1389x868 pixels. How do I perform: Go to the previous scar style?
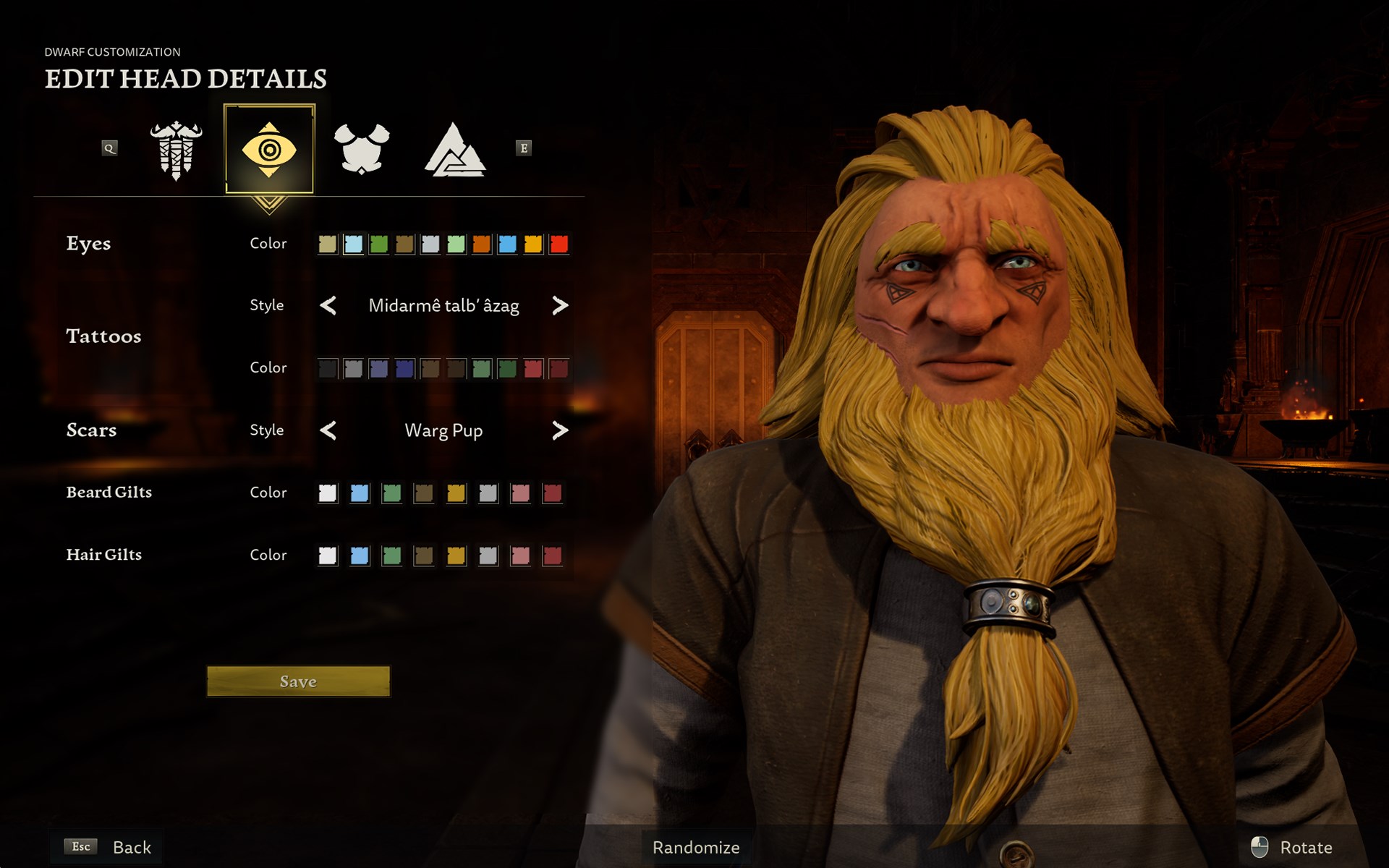[328, 430]
